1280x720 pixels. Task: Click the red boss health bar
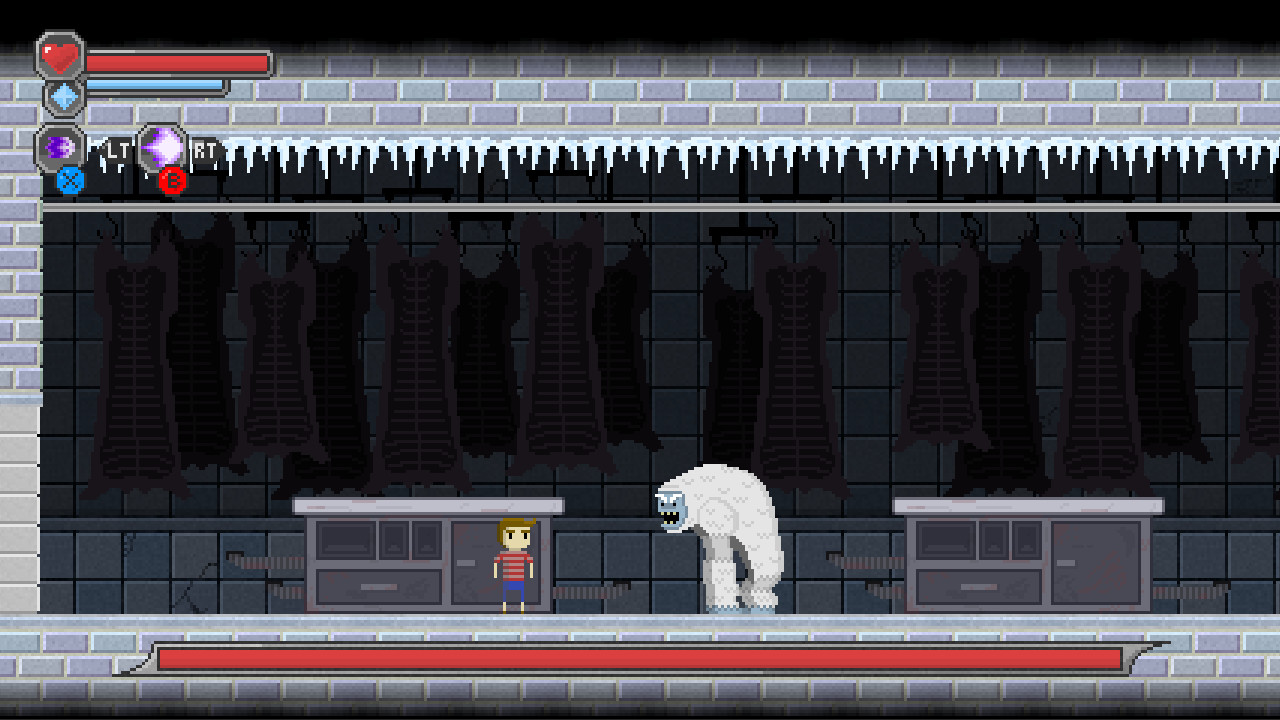640,658
